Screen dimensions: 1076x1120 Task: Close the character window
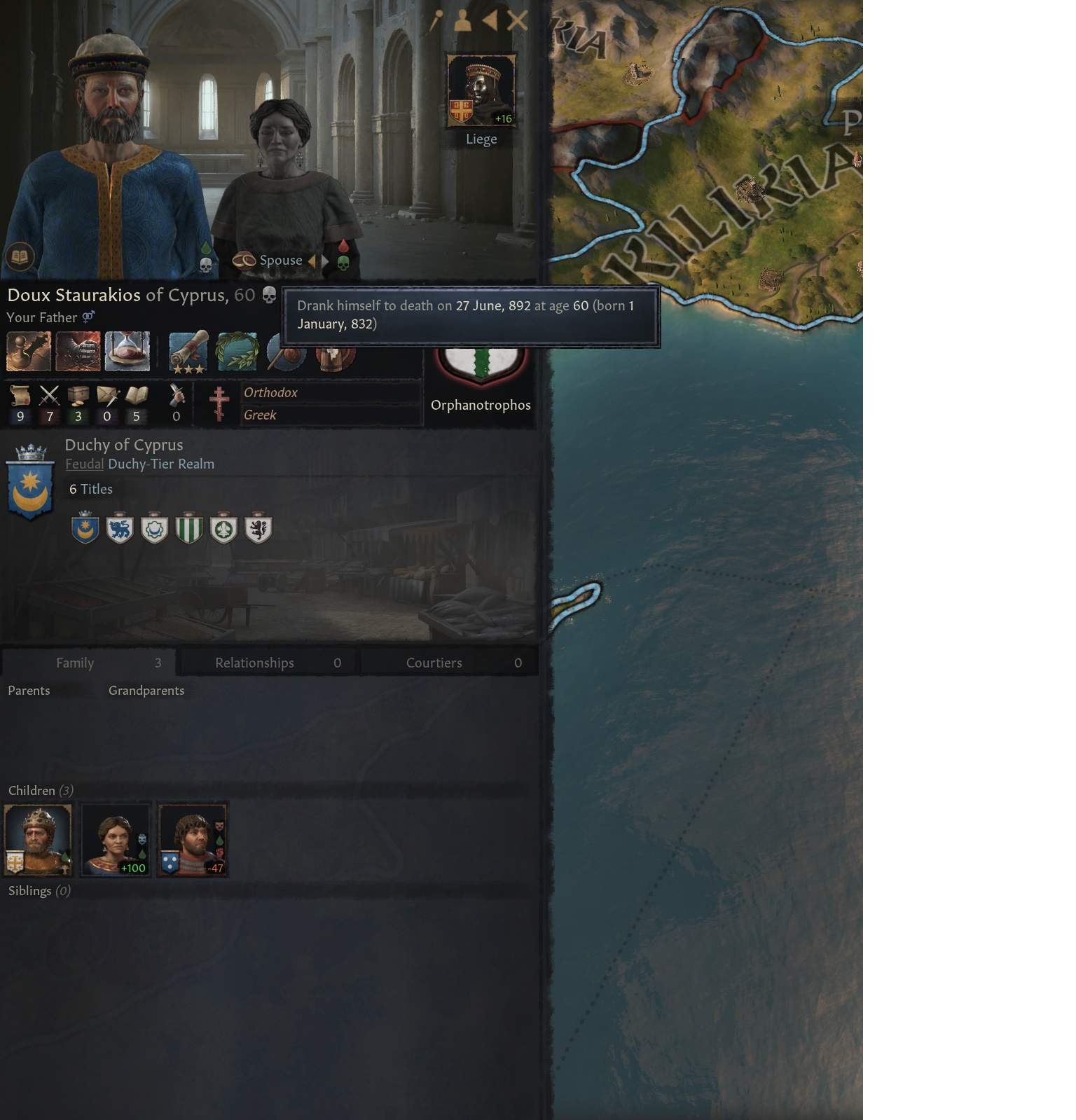tap(517, 21)
